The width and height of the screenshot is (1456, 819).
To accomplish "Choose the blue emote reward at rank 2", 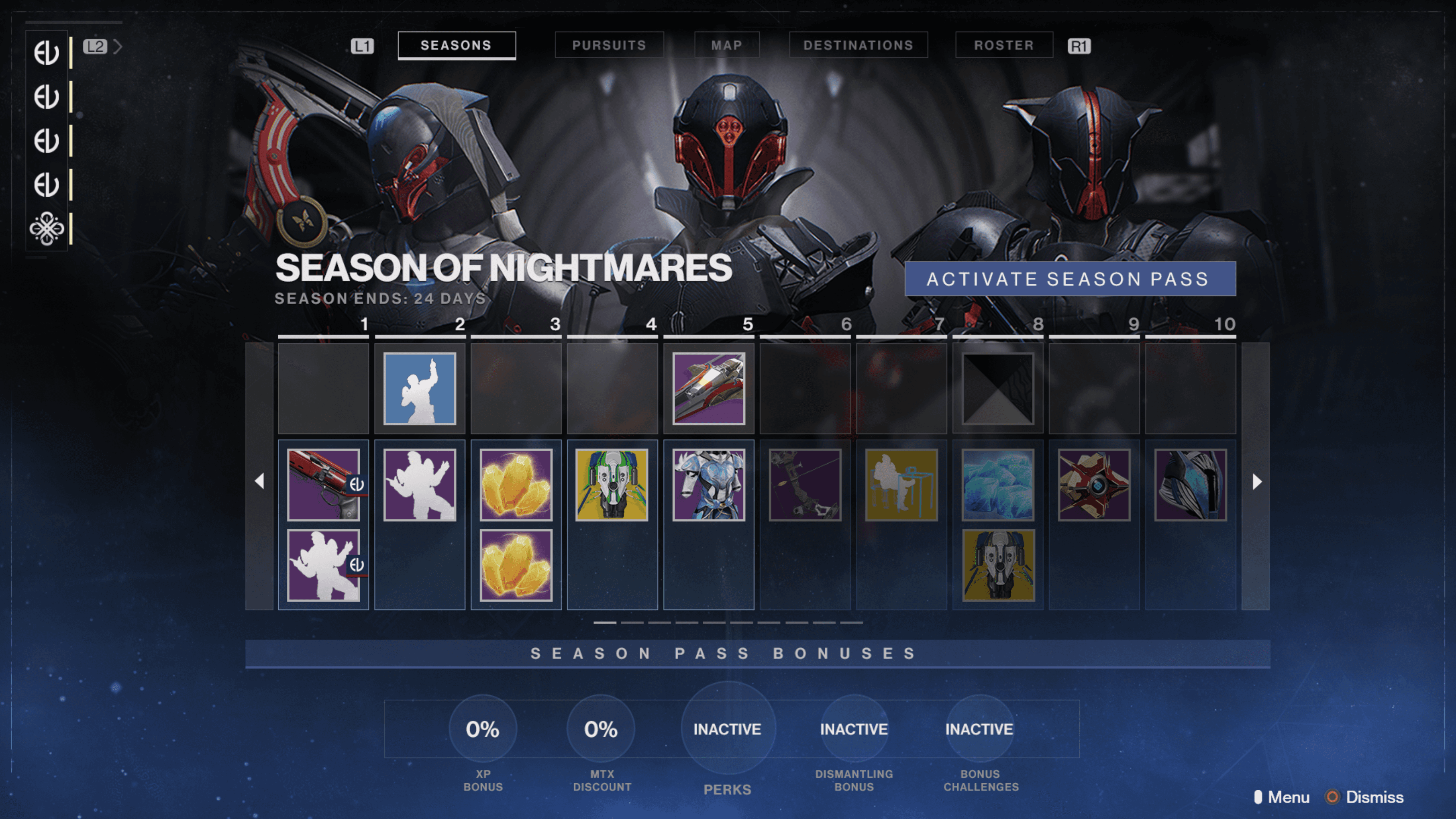I will tap(419, 388).
